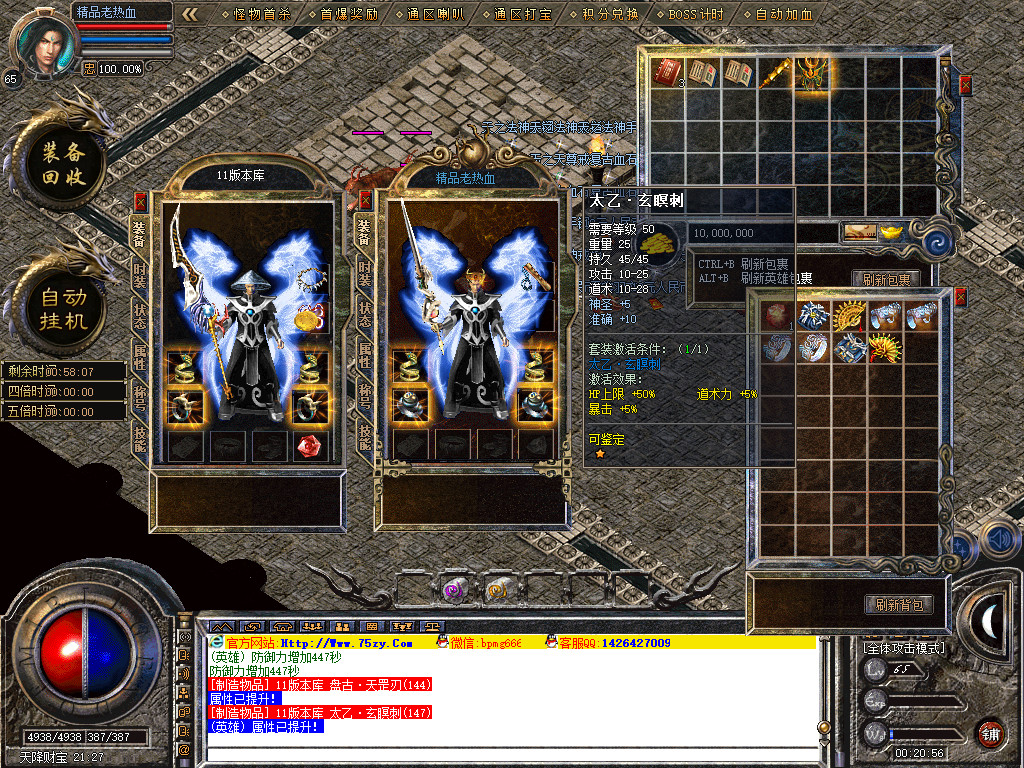1024x768 pixels.
Task: Select the 积分兑换 points exchange menu
Action: [x=608, y=15]
